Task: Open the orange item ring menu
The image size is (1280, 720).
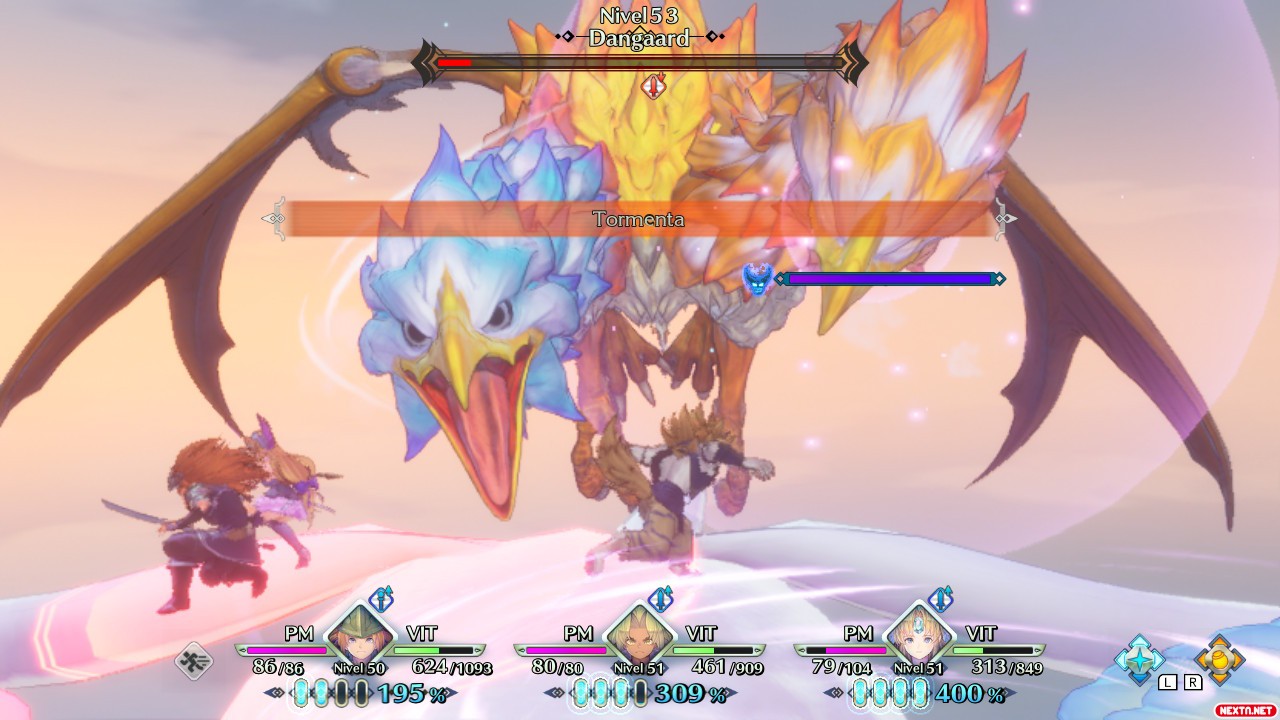Action: [x=1219, y=659]
